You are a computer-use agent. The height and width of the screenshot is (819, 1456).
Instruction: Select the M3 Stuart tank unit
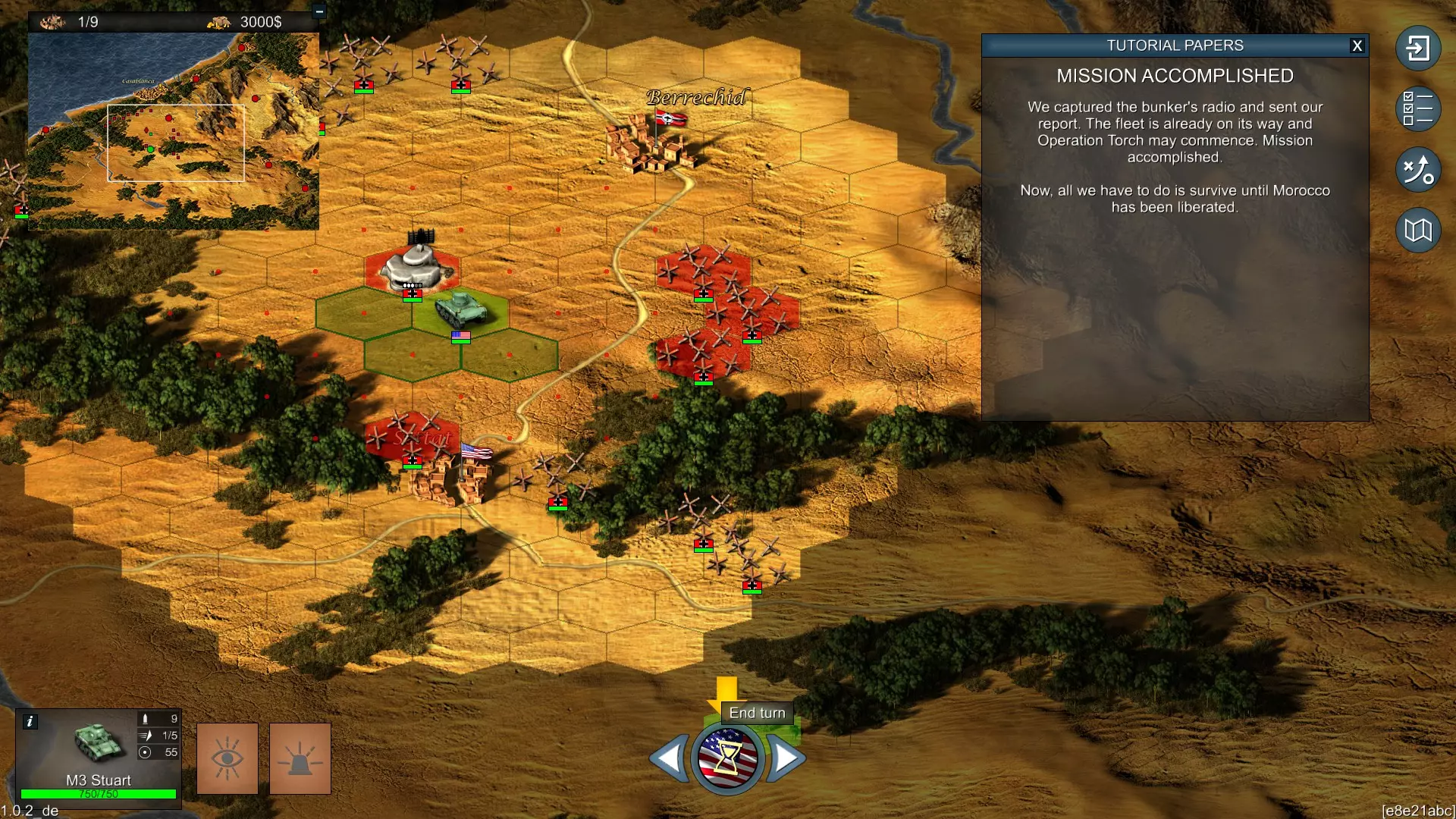coord(460,309)
